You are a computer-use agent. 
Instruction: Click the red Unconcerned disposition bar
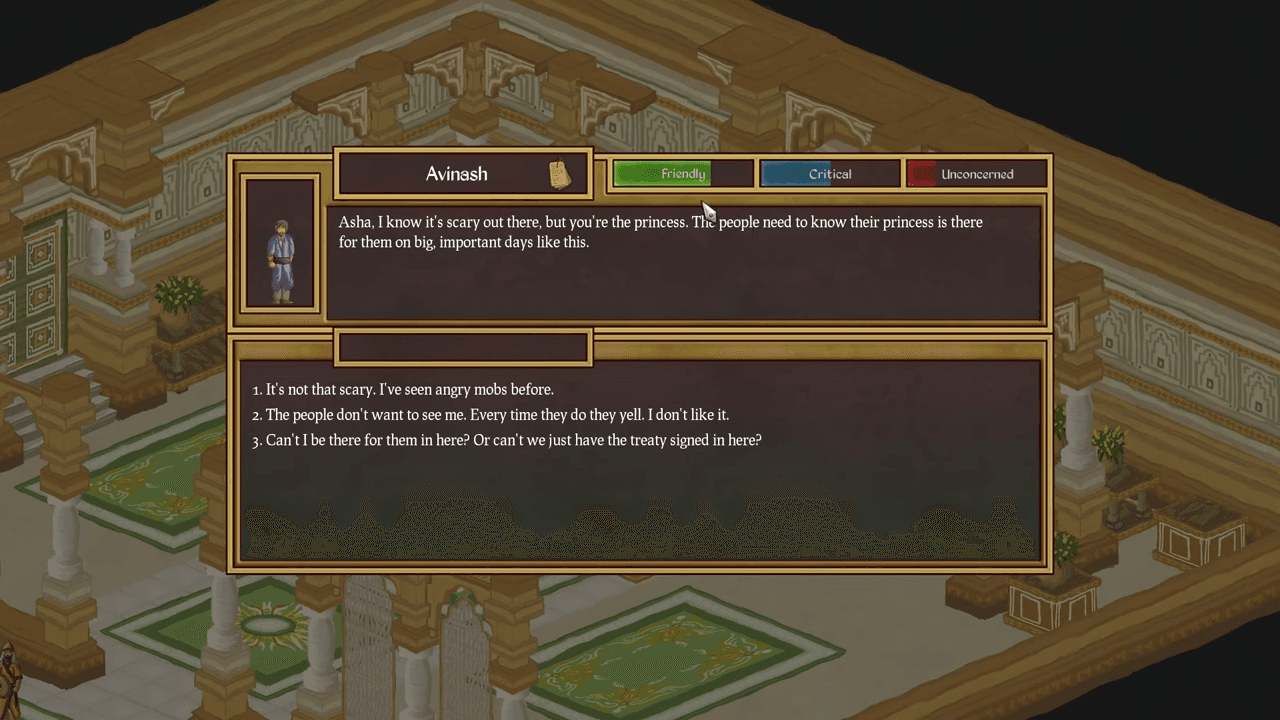click(977, 174)
